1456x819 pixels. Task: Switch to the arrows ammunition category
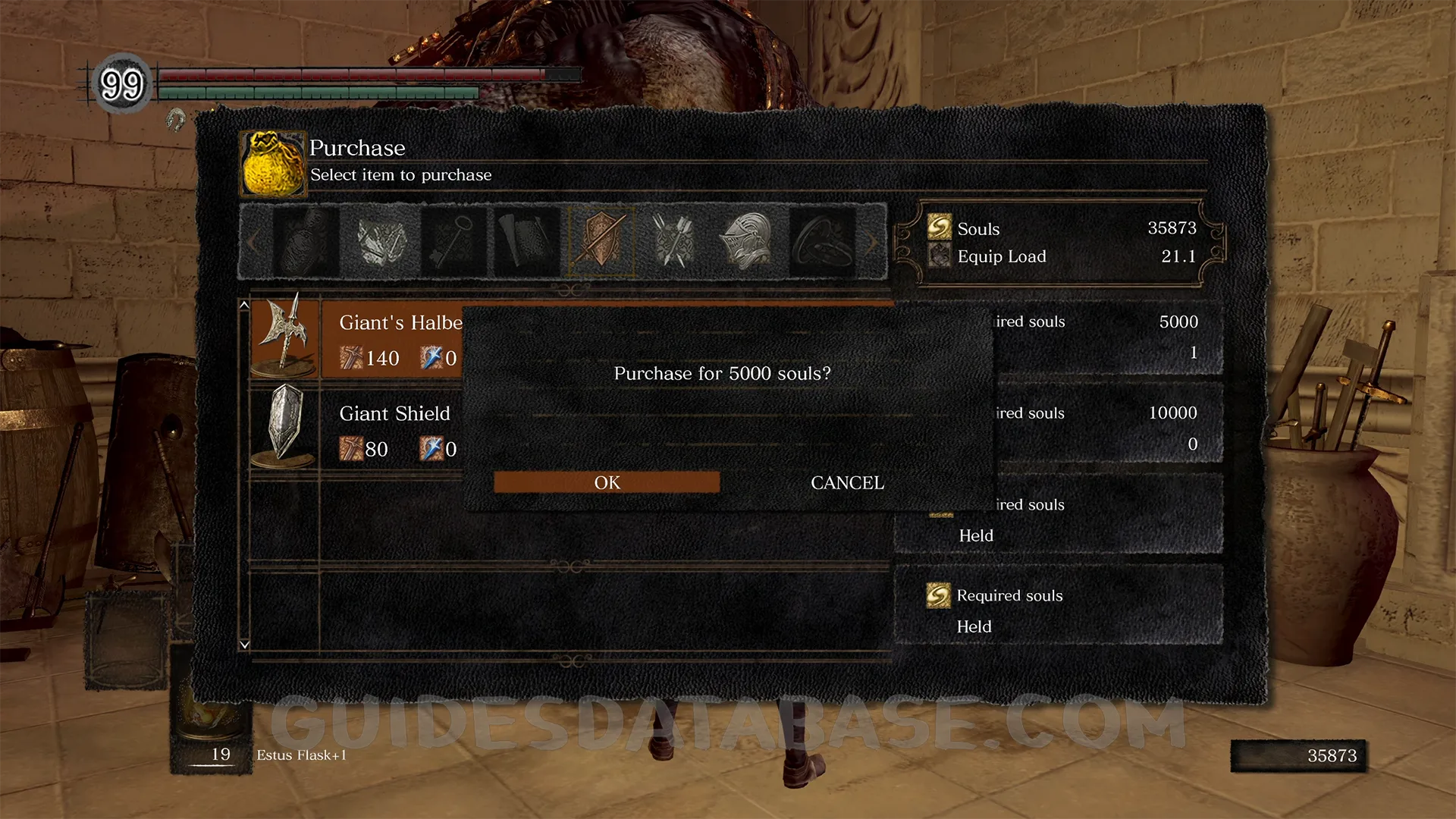(674, 241)
